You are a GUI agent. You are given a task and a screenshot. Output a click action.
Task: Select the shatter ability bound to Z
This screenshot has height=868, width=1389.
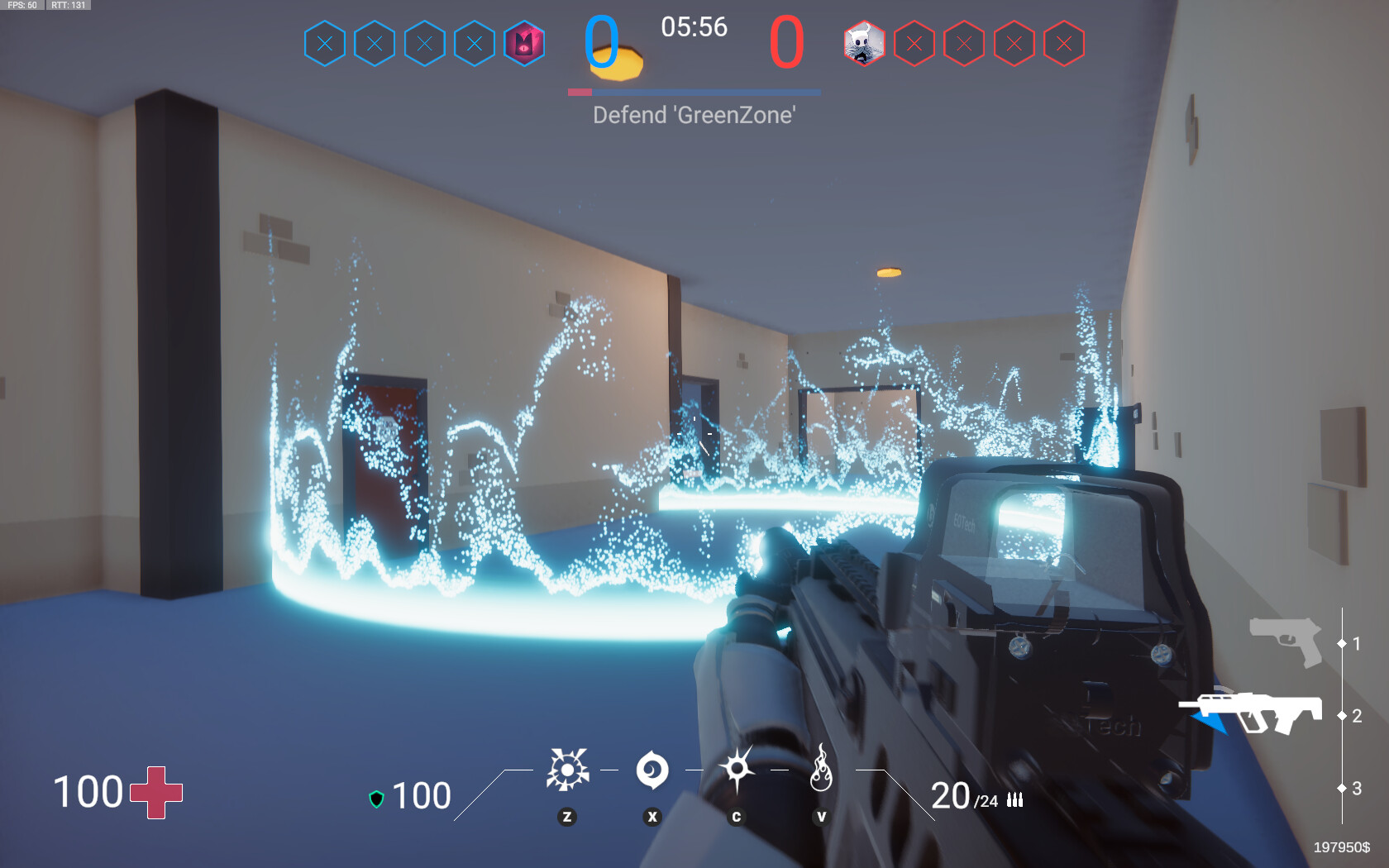tap(567, 769)
